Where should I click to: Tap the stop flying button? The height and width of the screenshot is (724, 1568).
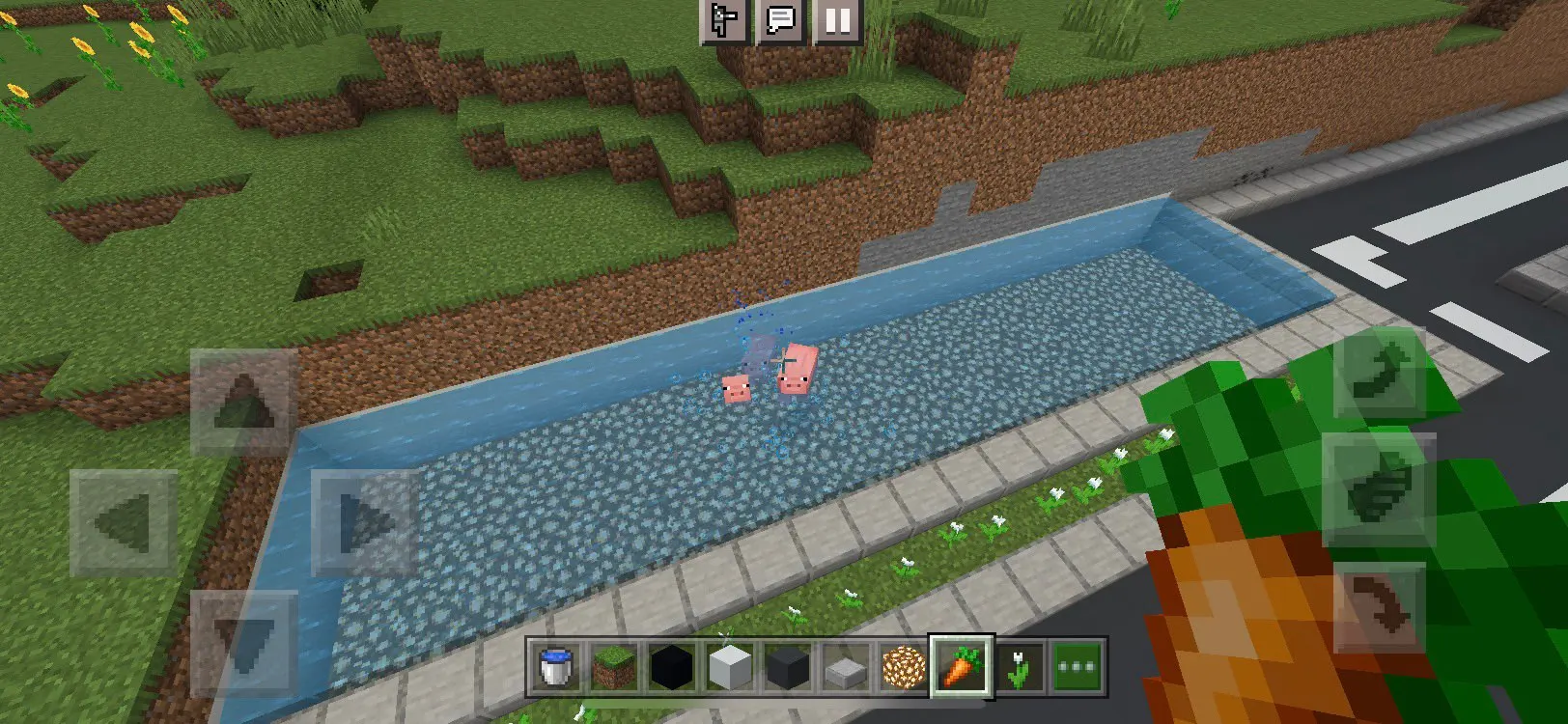pyautogui.click(x=1379, y=489)
